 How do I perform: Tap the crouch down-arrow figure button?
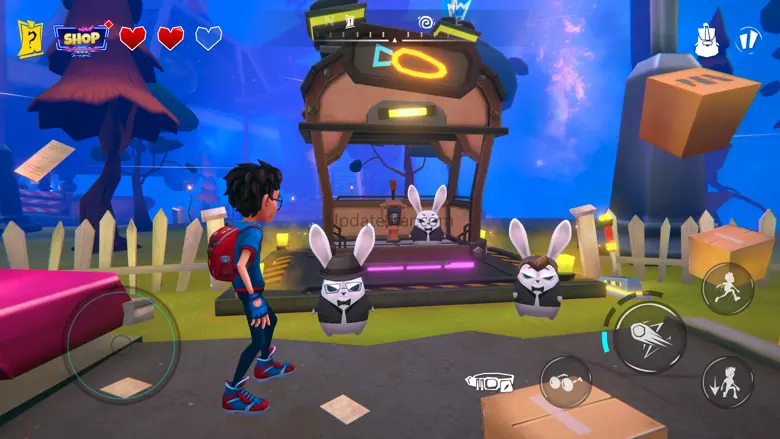727,382
